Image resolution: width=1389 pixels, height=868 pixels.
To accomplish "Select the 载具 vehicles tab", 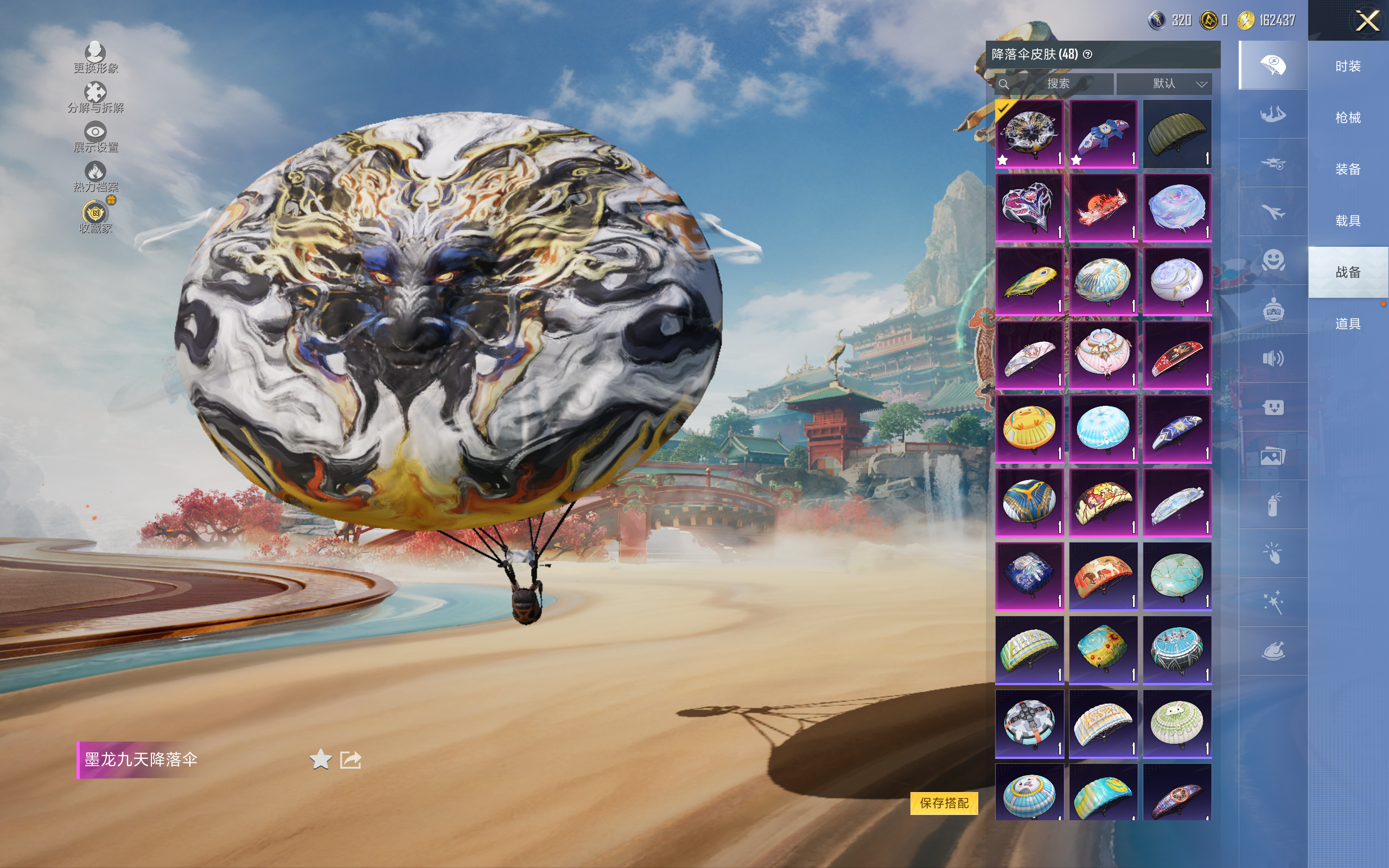I will click(x=1347, y=220).
